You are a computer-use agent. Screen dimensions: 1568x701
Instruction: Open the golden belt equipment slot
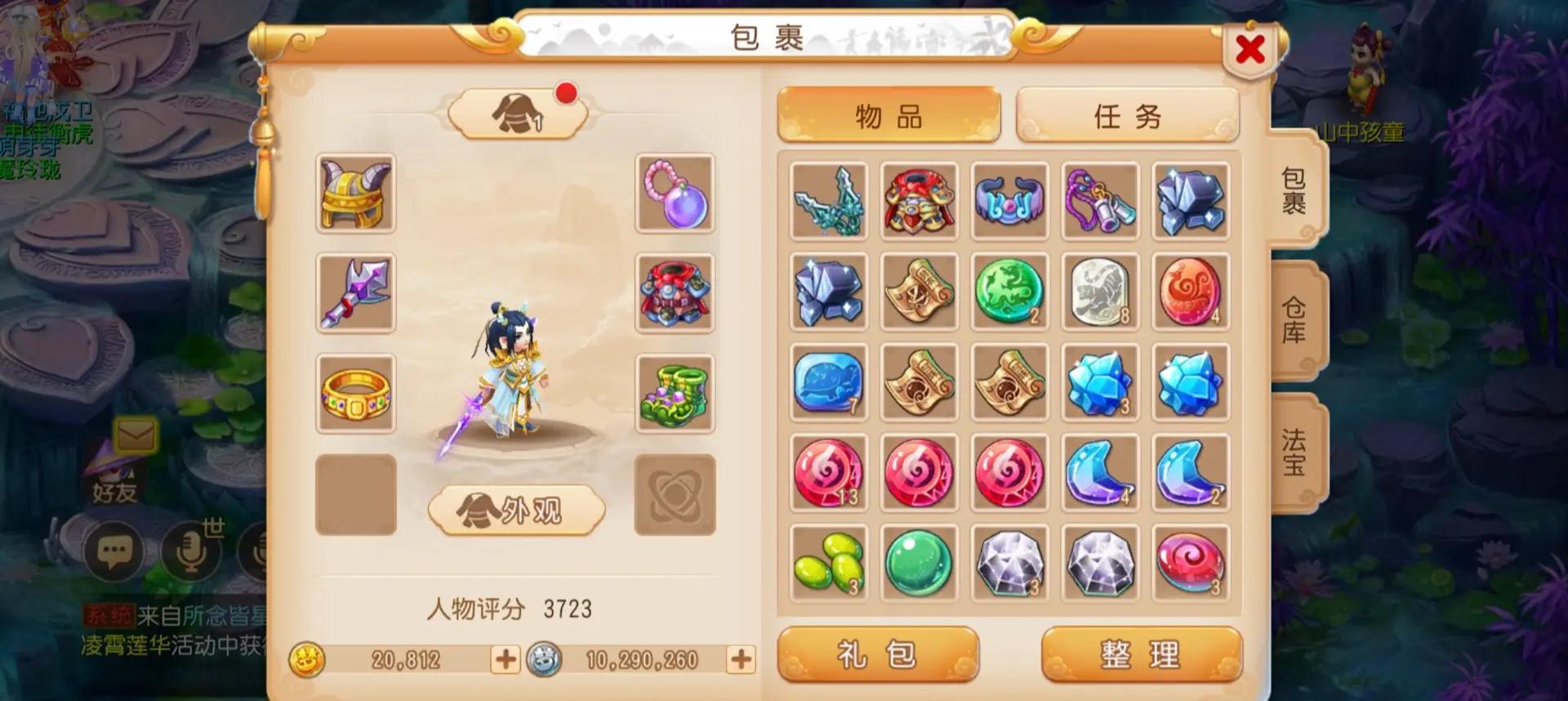click(x=356, y=395)
